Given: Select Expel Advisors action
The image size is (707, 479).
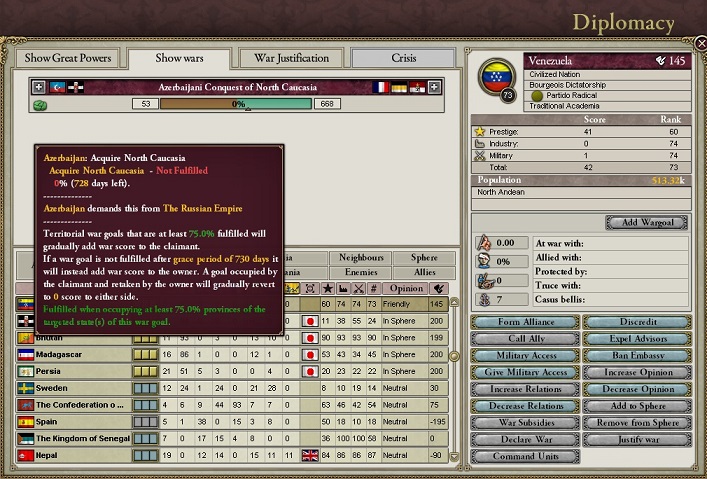Looking at the screenshot, I should (x=635, y=339).
